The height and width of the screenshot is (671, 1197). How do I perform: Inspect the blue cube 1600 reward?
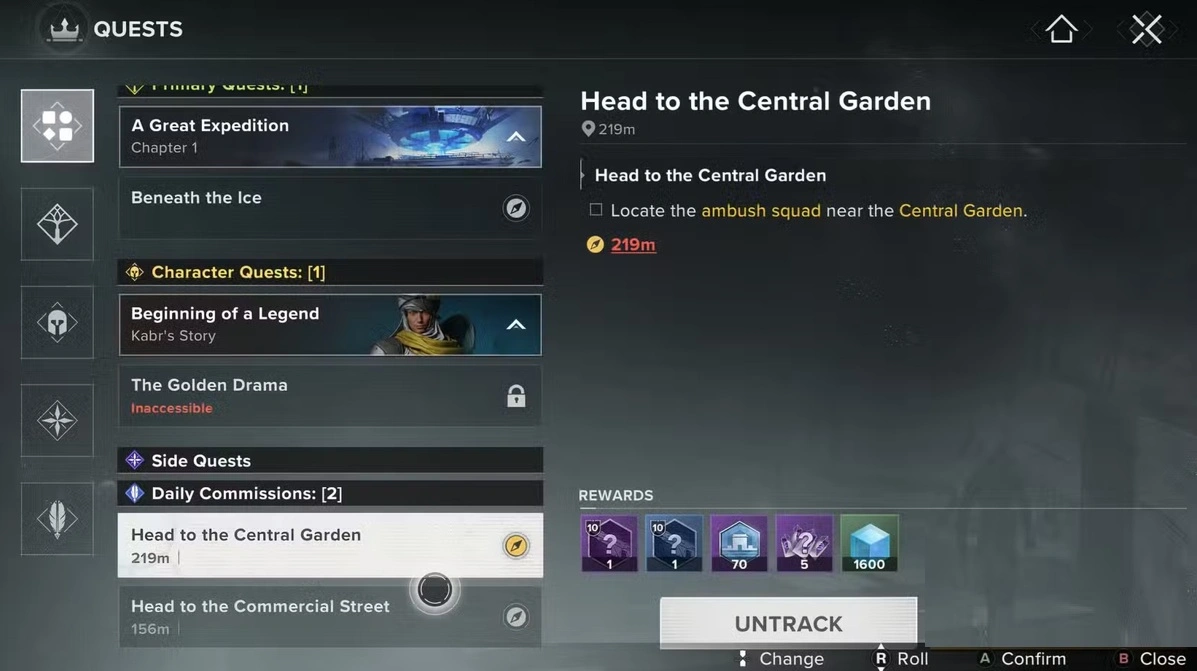(x=869, y=543)
